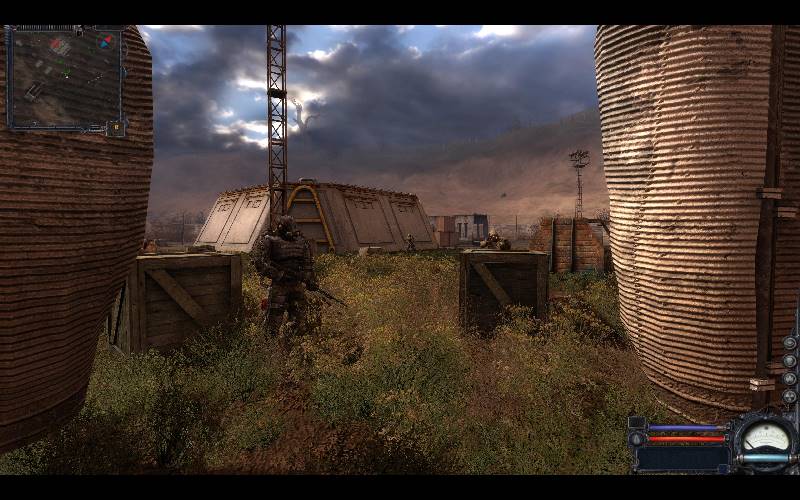Select the droplet icon beside the red bar
The height and width of the screenshot is (500, 800).
637,438
